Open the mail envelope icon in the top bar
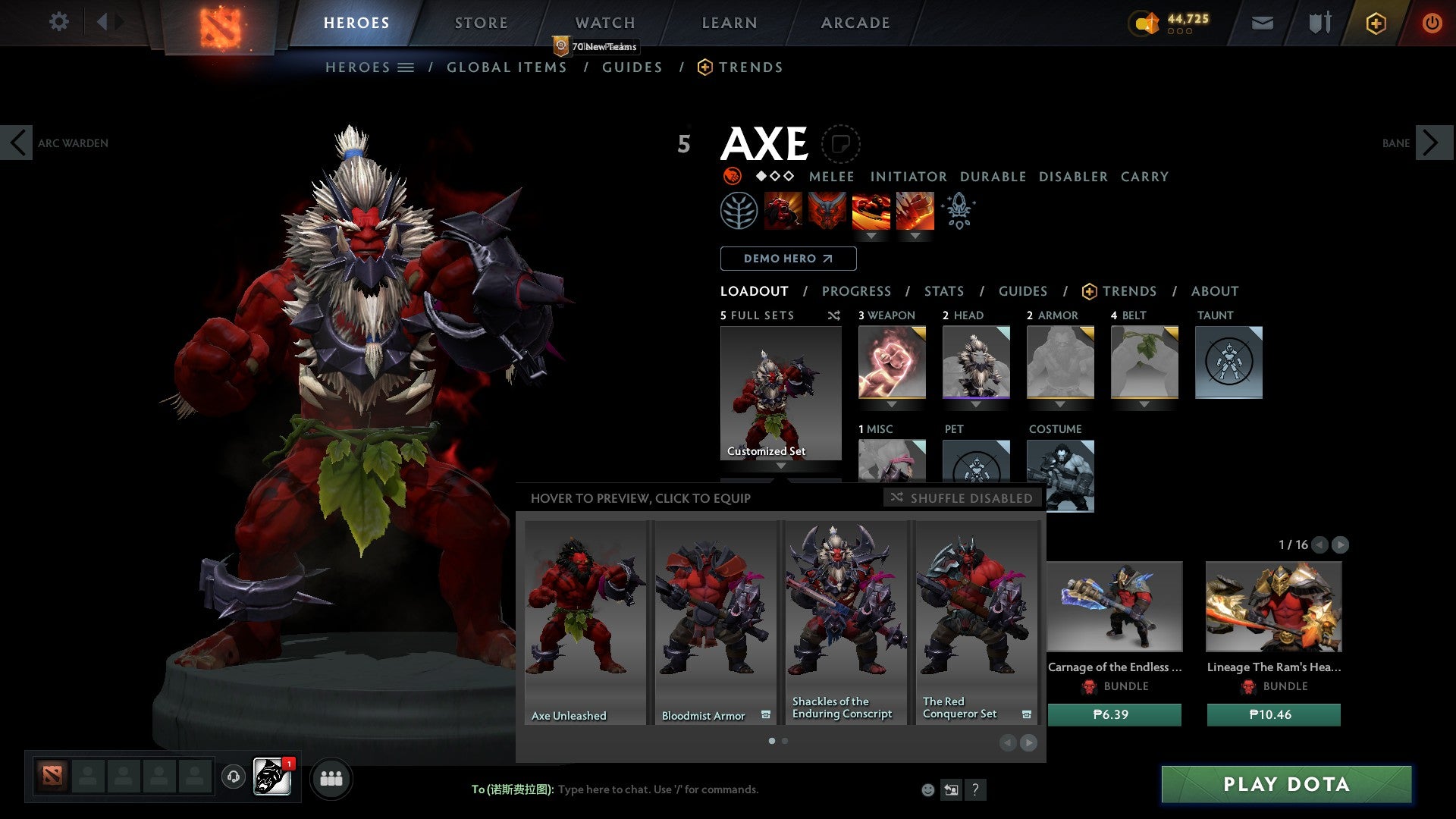Viewport: 1456px width, 819px height. point(1263,23)
